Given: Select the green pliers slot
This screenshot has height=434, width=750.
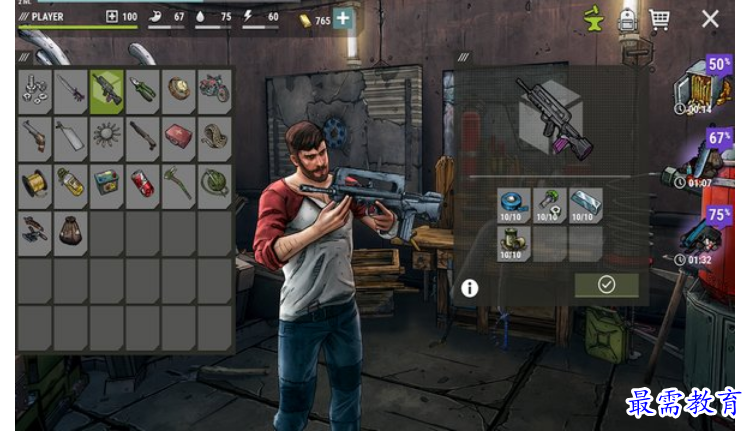Looking at the screenshot, I should click(x=143, y=89).
